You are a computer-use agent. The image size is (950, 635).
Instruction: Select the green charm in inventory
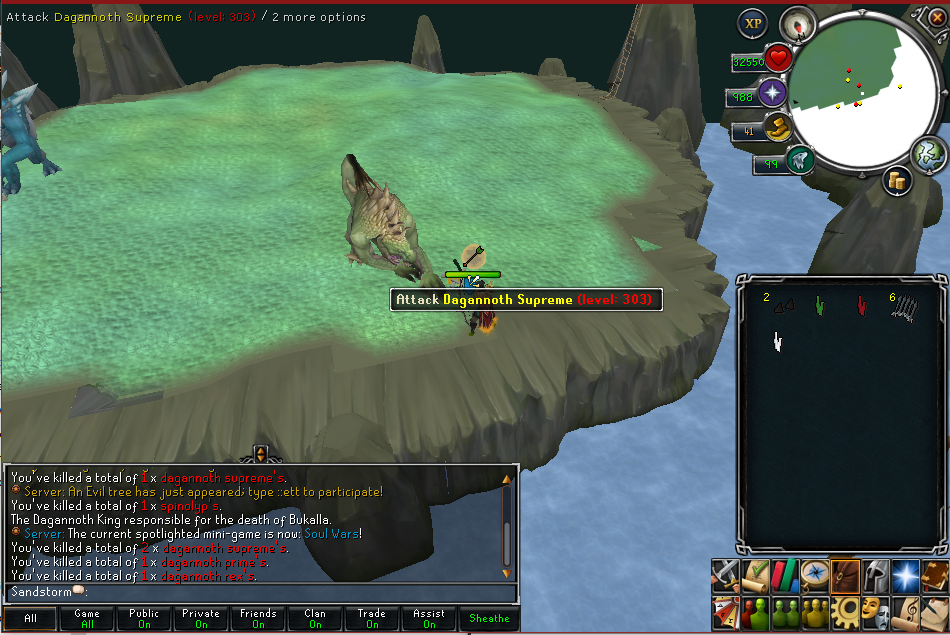(x=820, y=305)
